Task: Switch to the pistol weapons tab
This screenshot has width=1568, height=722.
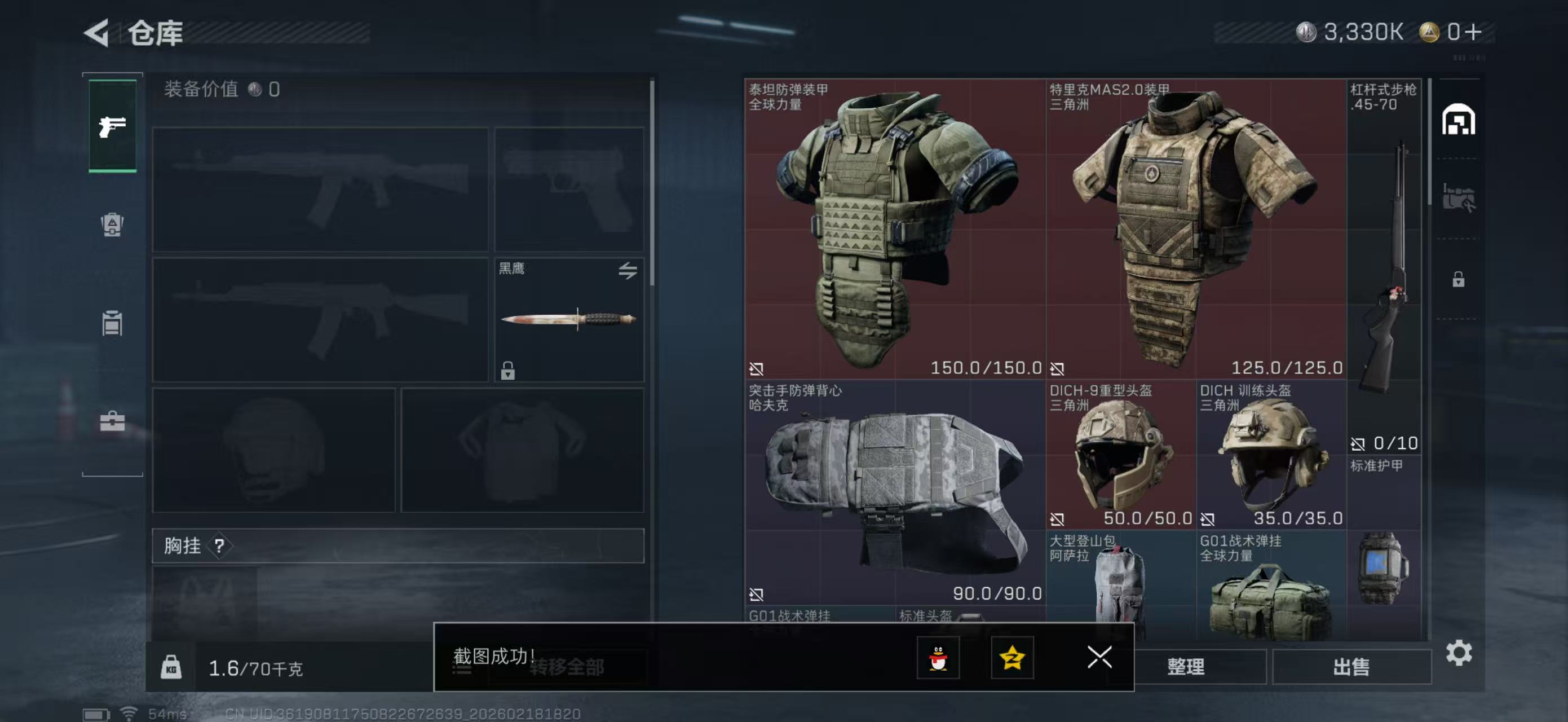Action: coord(113,126)
